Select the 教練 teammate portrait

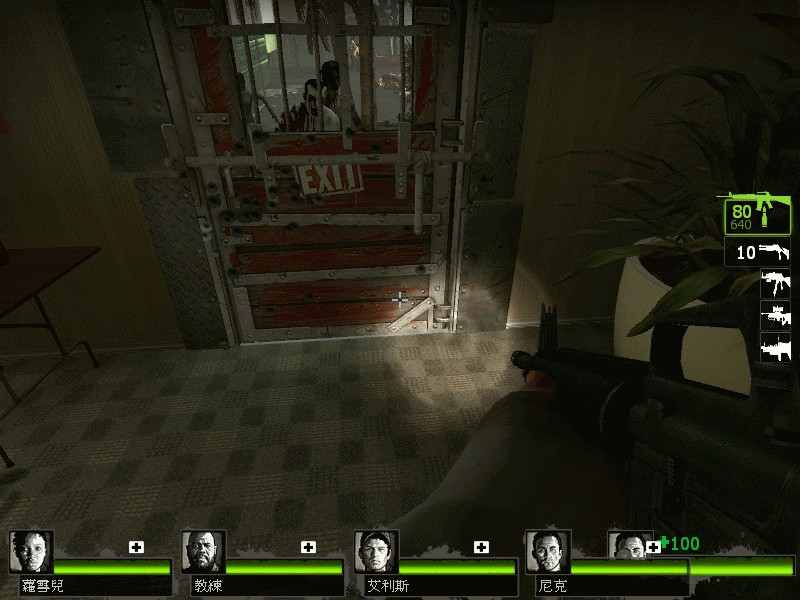tap(203, 552)
